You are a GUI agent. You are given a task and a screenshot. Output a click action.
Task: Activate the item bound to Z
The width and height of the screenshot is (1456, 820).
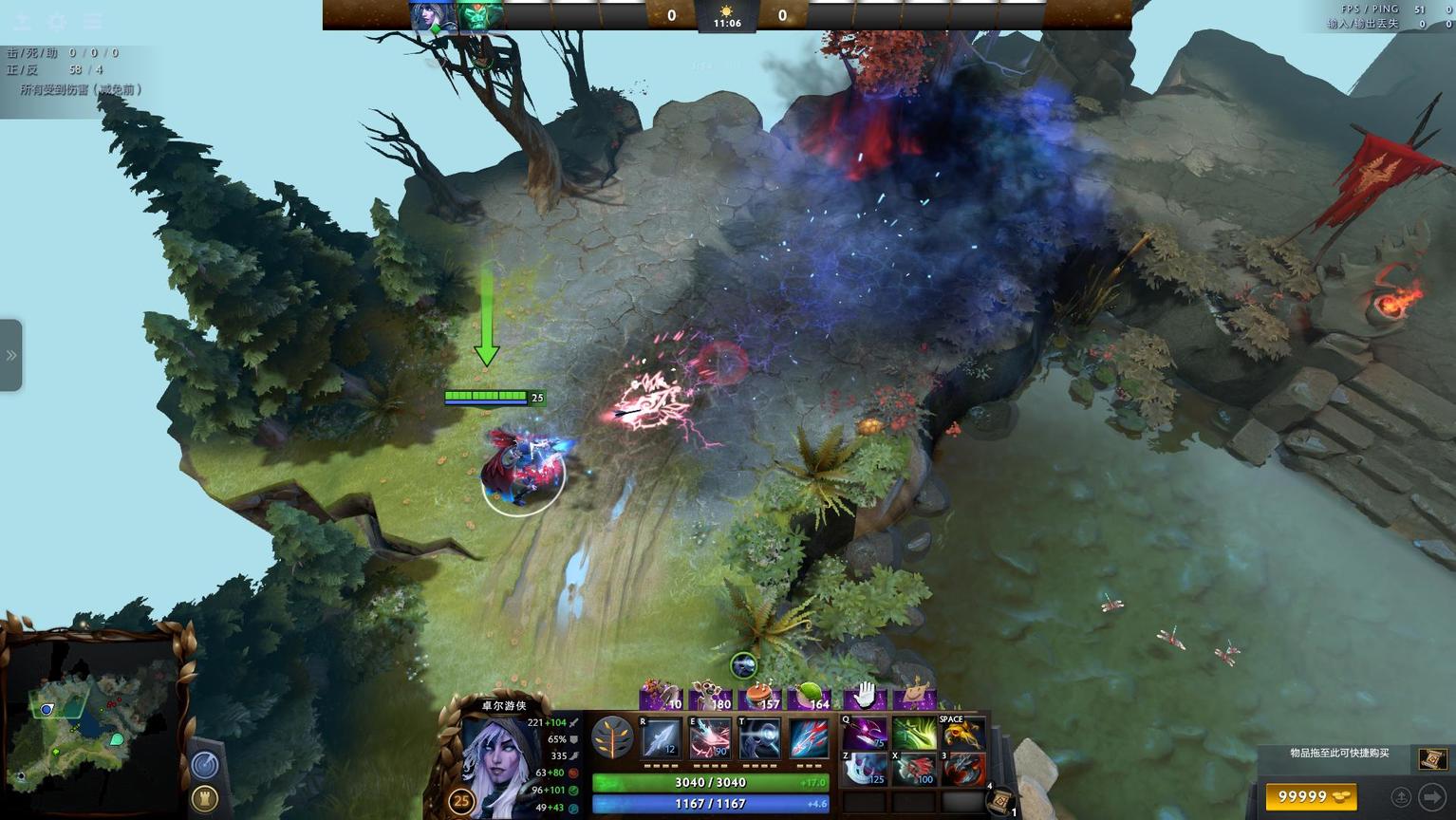(x=864, y=768)
